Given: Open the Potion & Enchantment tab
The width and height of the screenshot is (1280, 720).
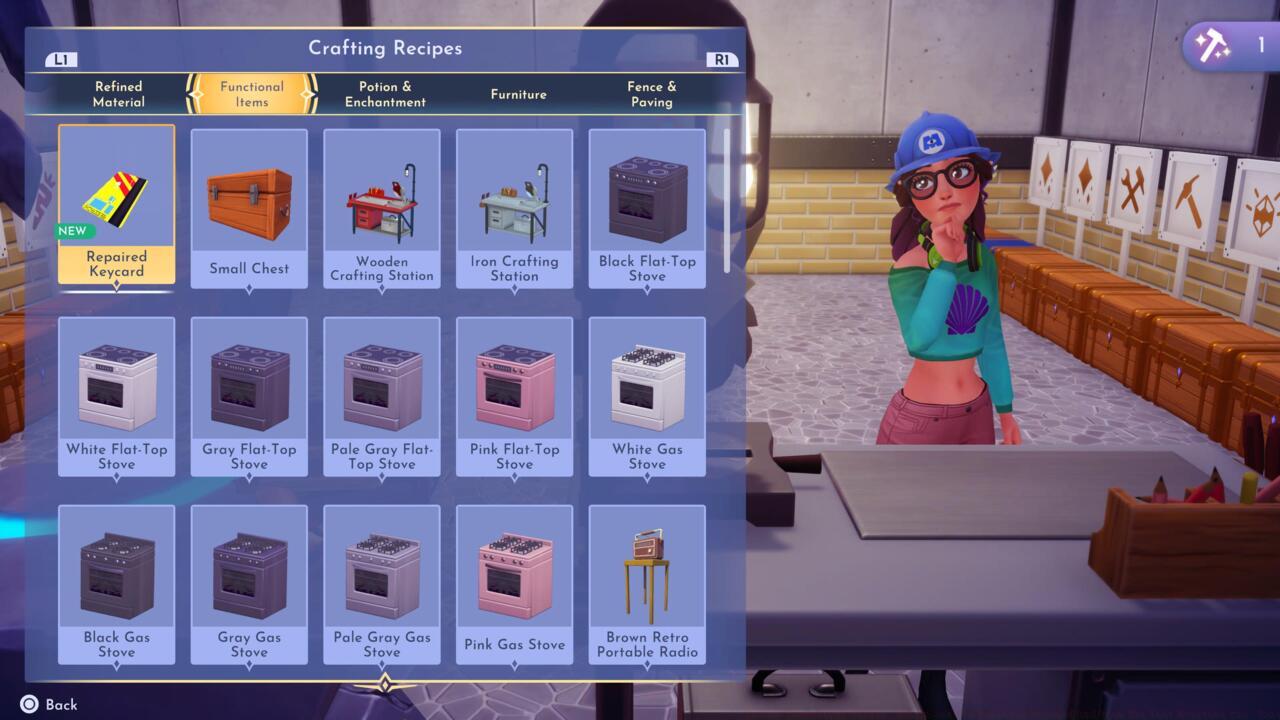Looking at the screenshot, I should point(385,94).
